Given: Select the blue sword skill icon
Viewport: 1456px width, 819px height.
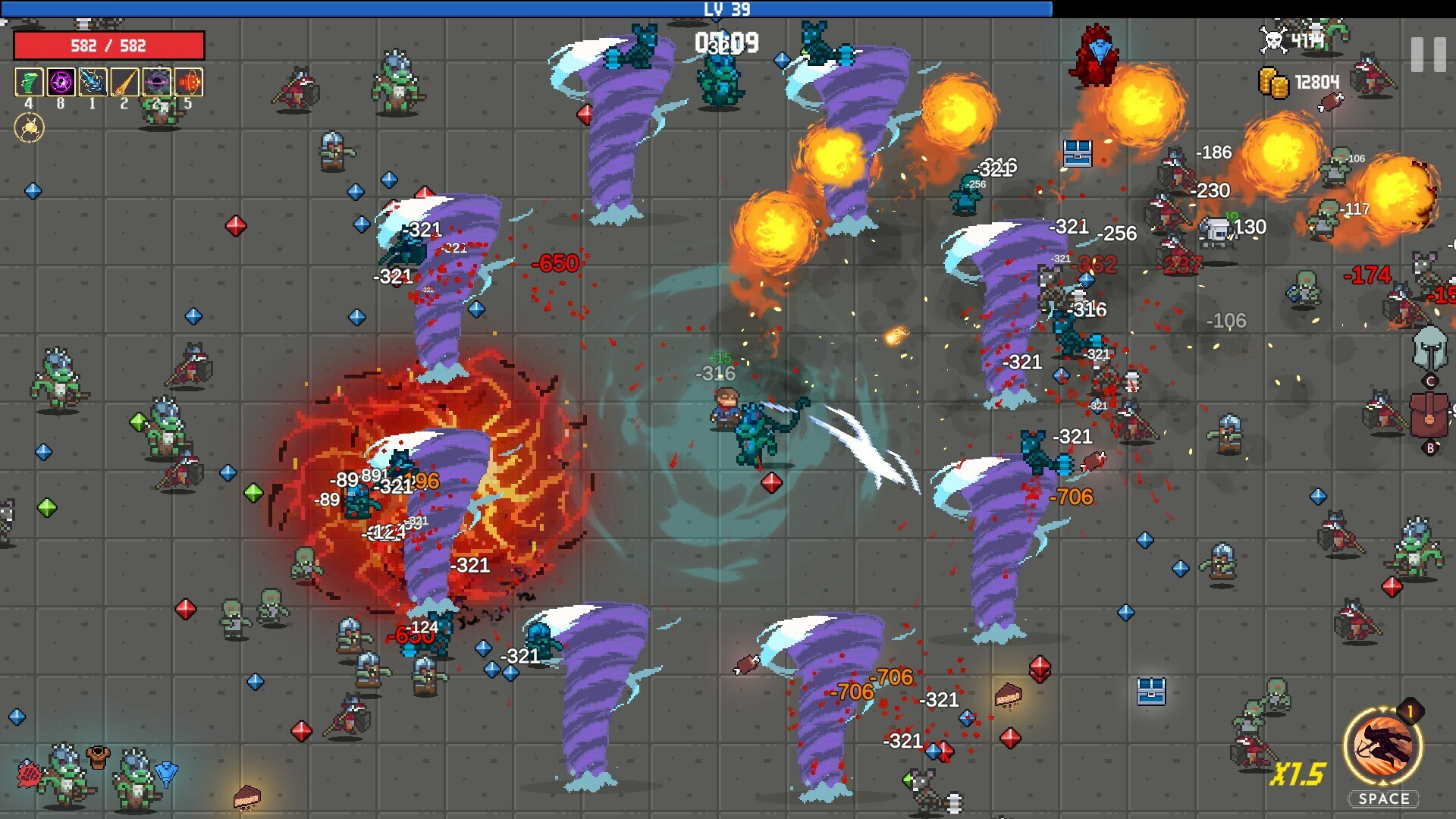Looking at the screenshot, I should click(x=93, y=81).
